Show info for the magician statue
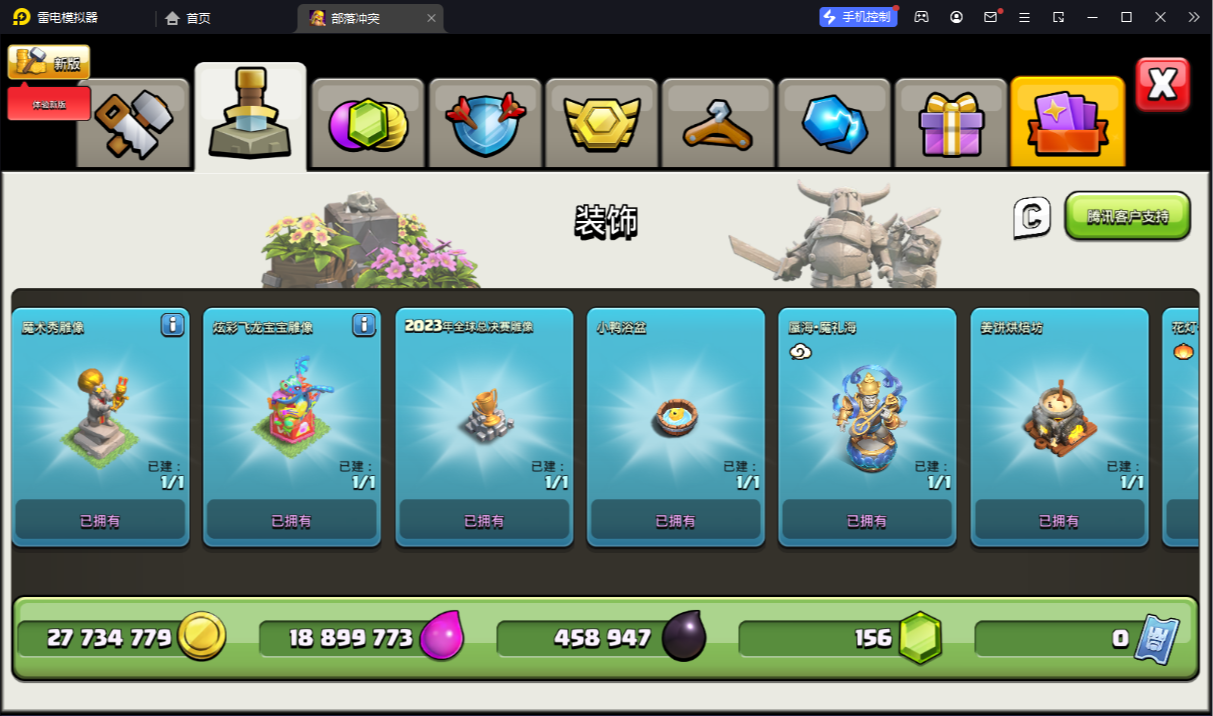 (x=172, y=325)
